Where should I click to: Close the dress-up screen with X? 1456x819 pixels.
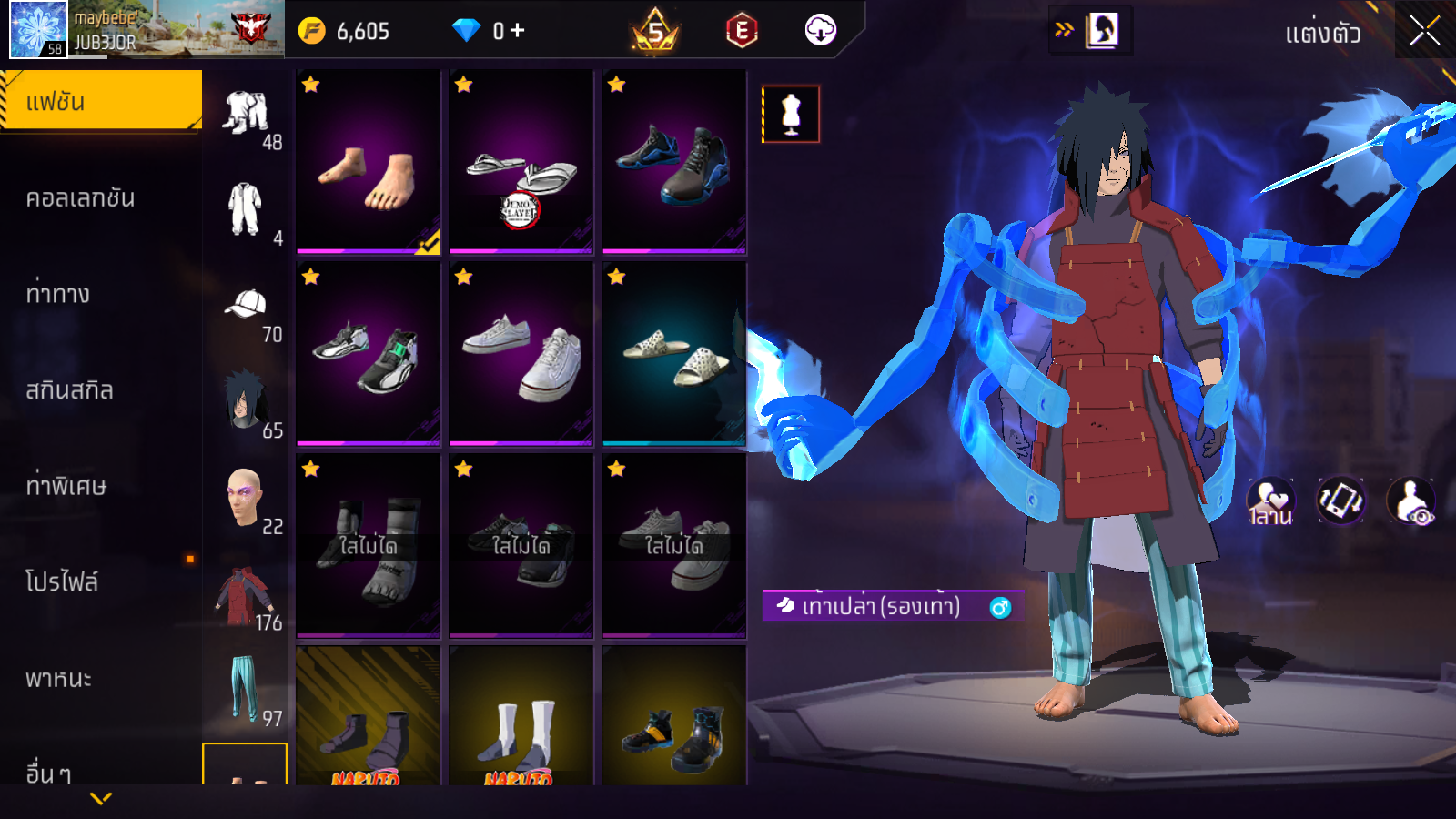pyautogui.click(x=1424, y=32)
